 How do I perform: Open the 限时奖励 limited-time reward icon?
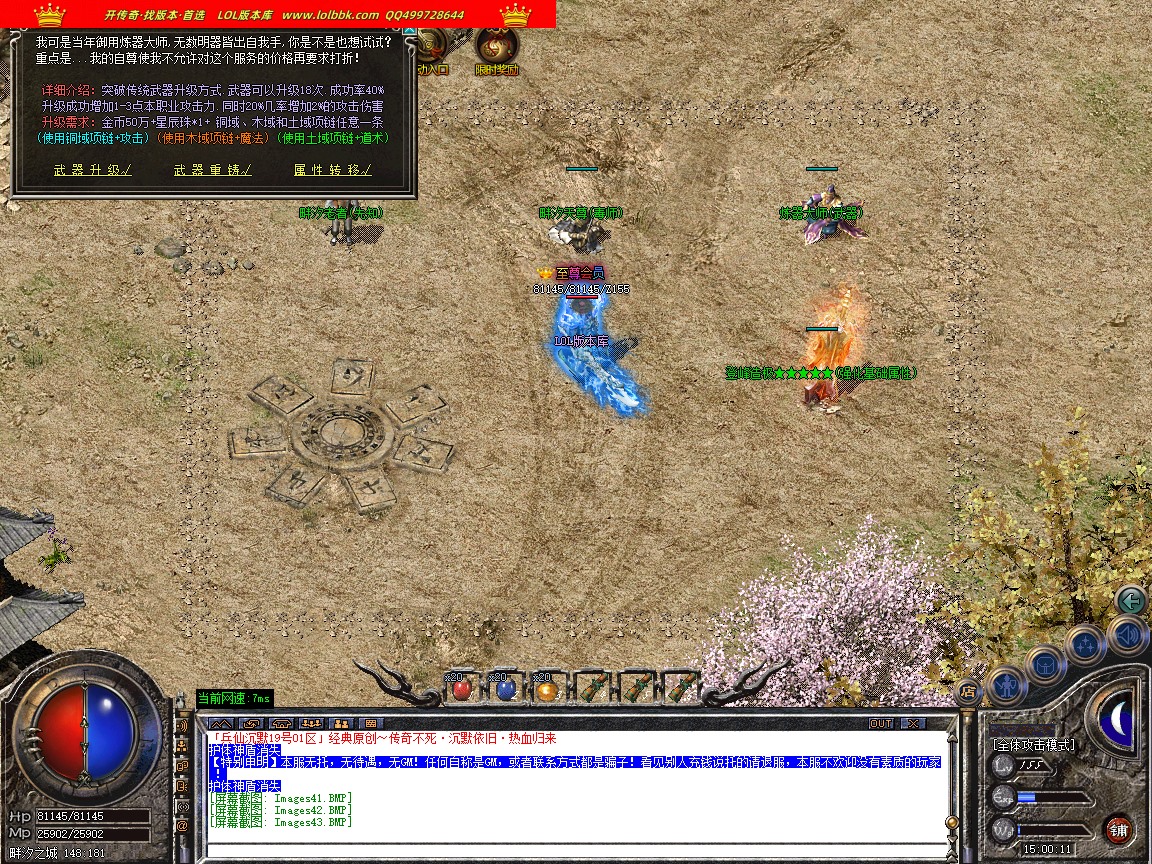pyautogui.click(x=494, y=50)
